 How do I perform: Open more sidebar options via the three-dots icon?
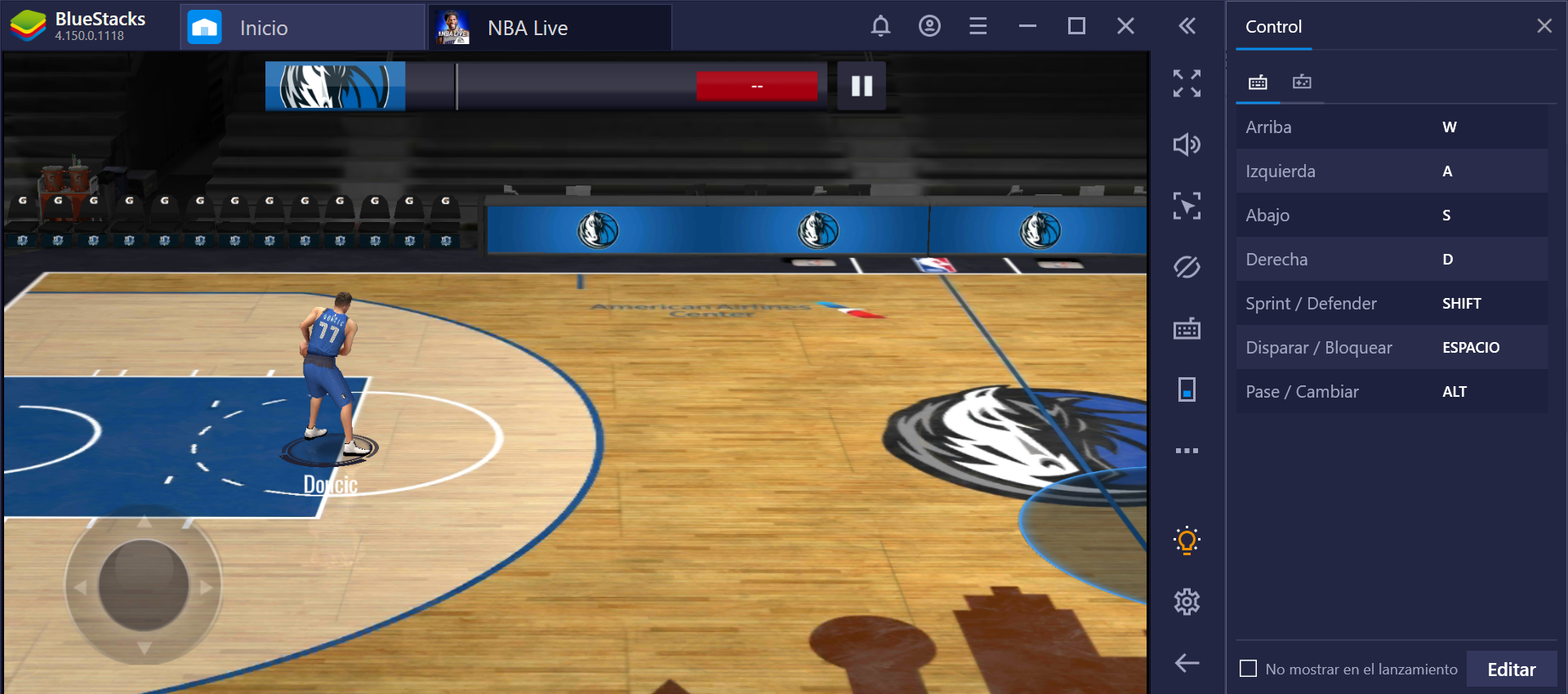(1187, 450)
